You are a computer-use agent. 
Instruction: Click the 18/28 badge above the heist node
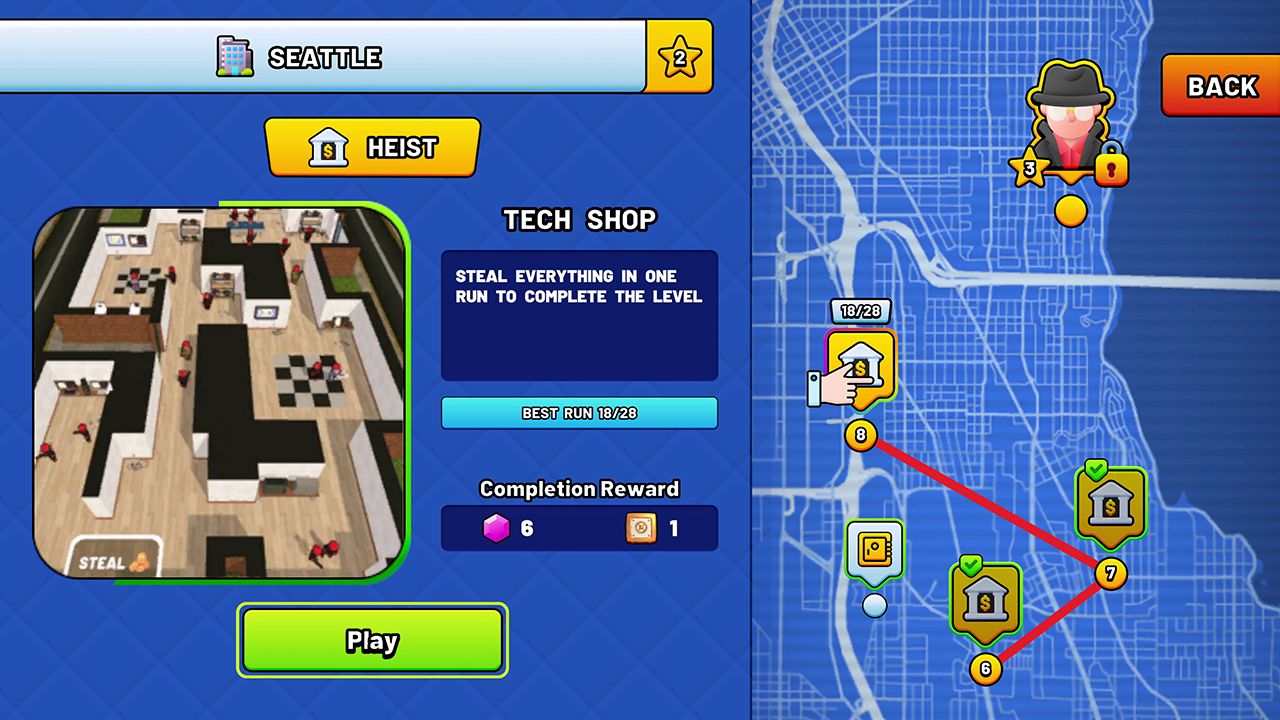click(859, 311)
